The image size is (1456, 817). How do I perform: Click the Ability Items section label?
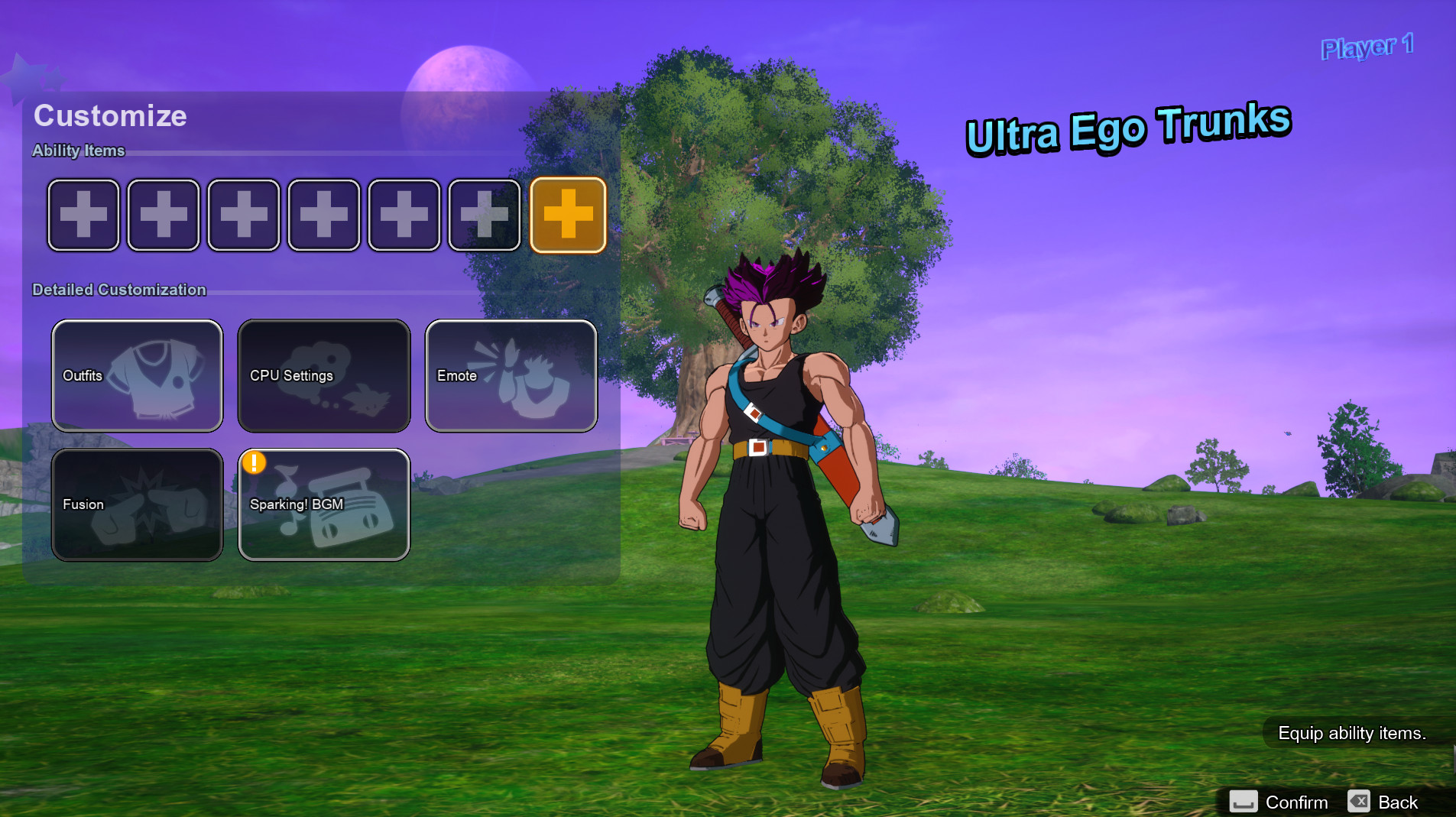(78, 151)
